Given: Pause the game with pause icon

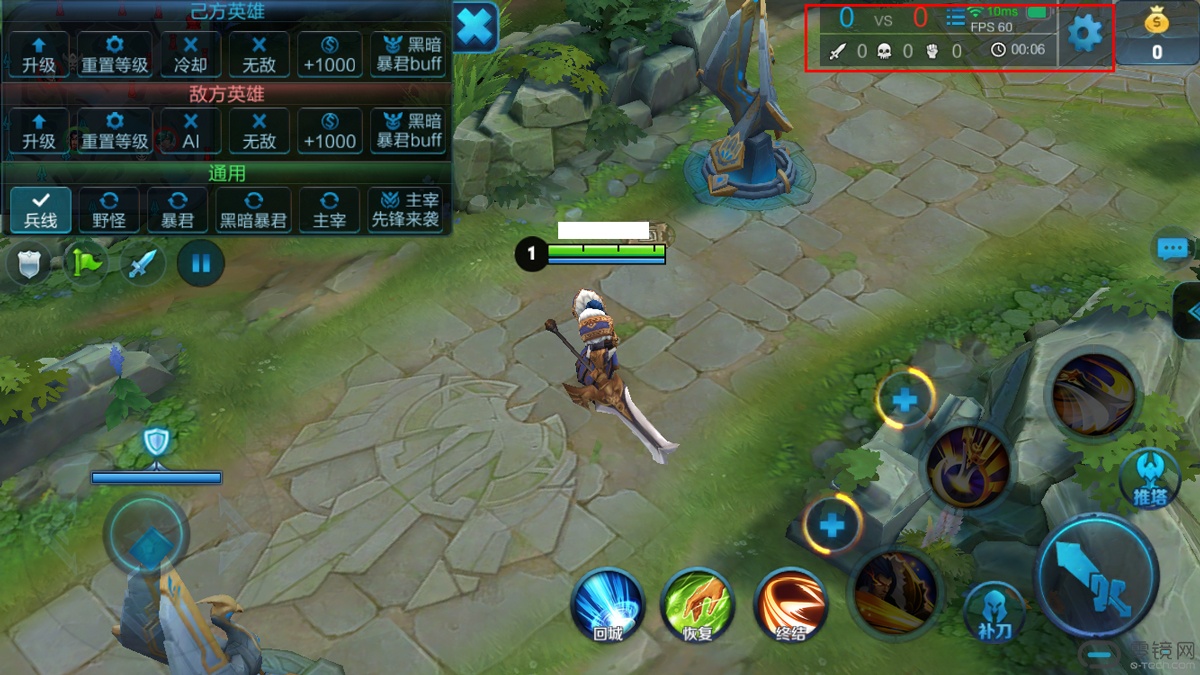Looking at the screenshot, I should click(201, 264).
